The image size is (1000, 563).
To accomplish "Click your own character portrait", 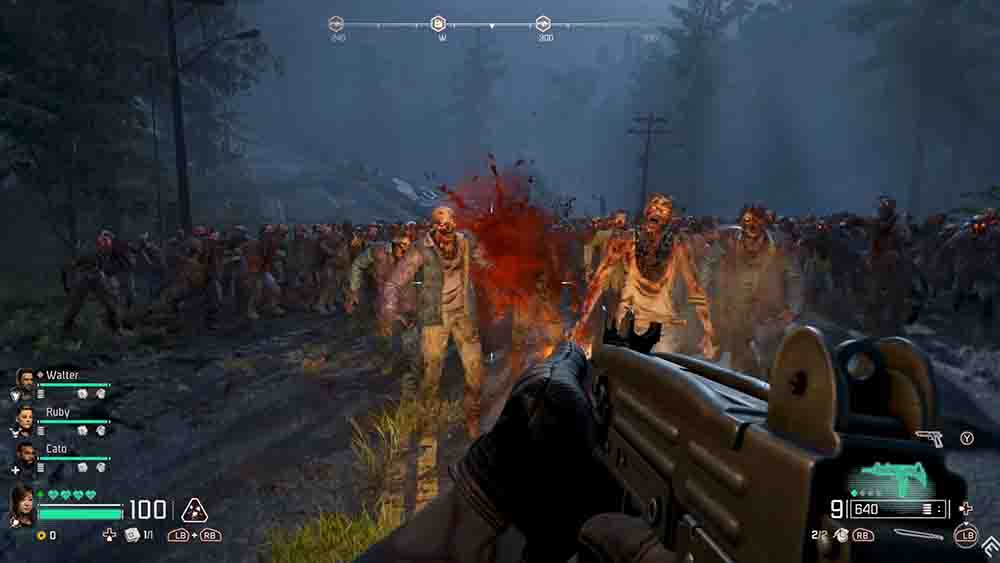I will coord(21,505).
